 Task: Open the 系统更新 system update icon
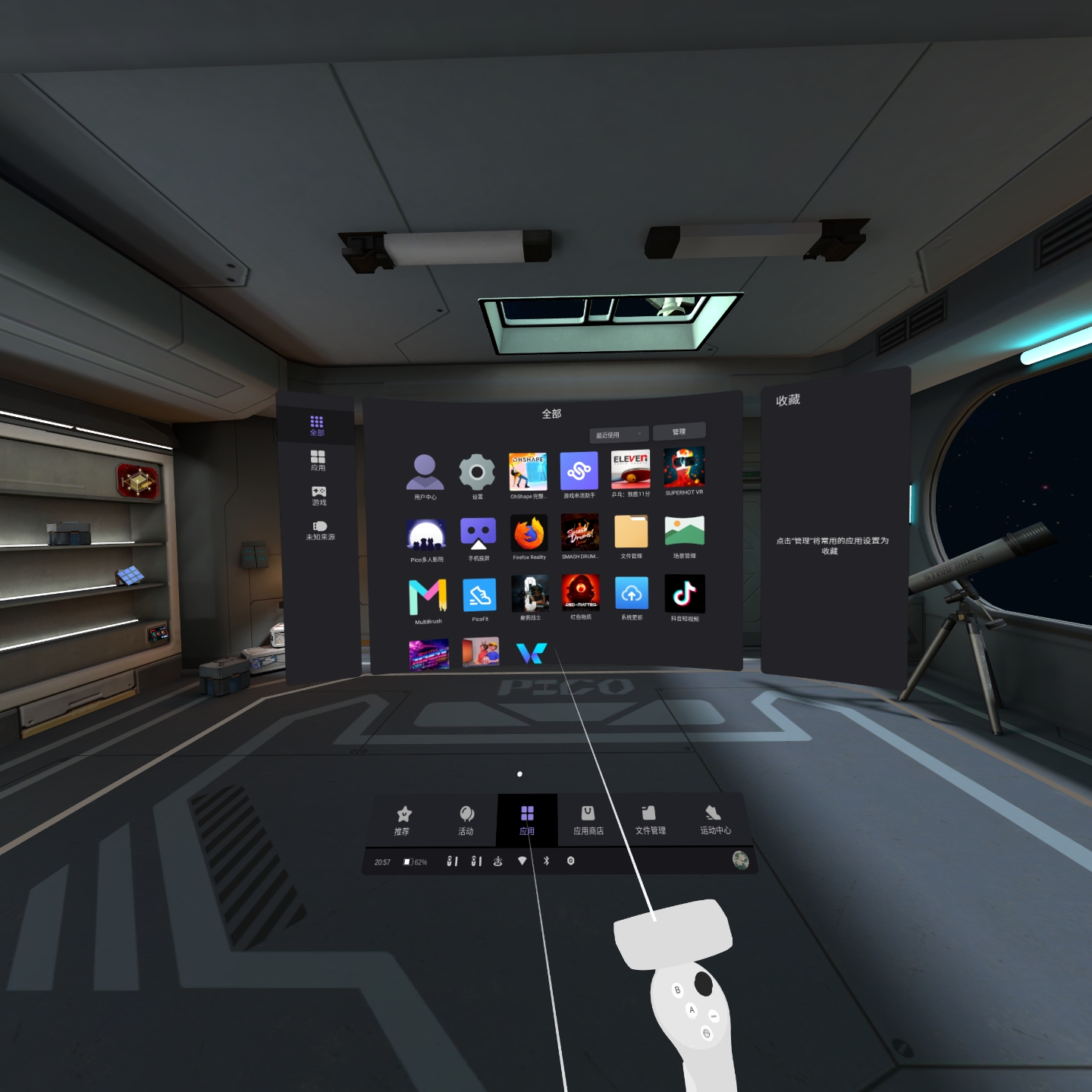click(632, 594)
